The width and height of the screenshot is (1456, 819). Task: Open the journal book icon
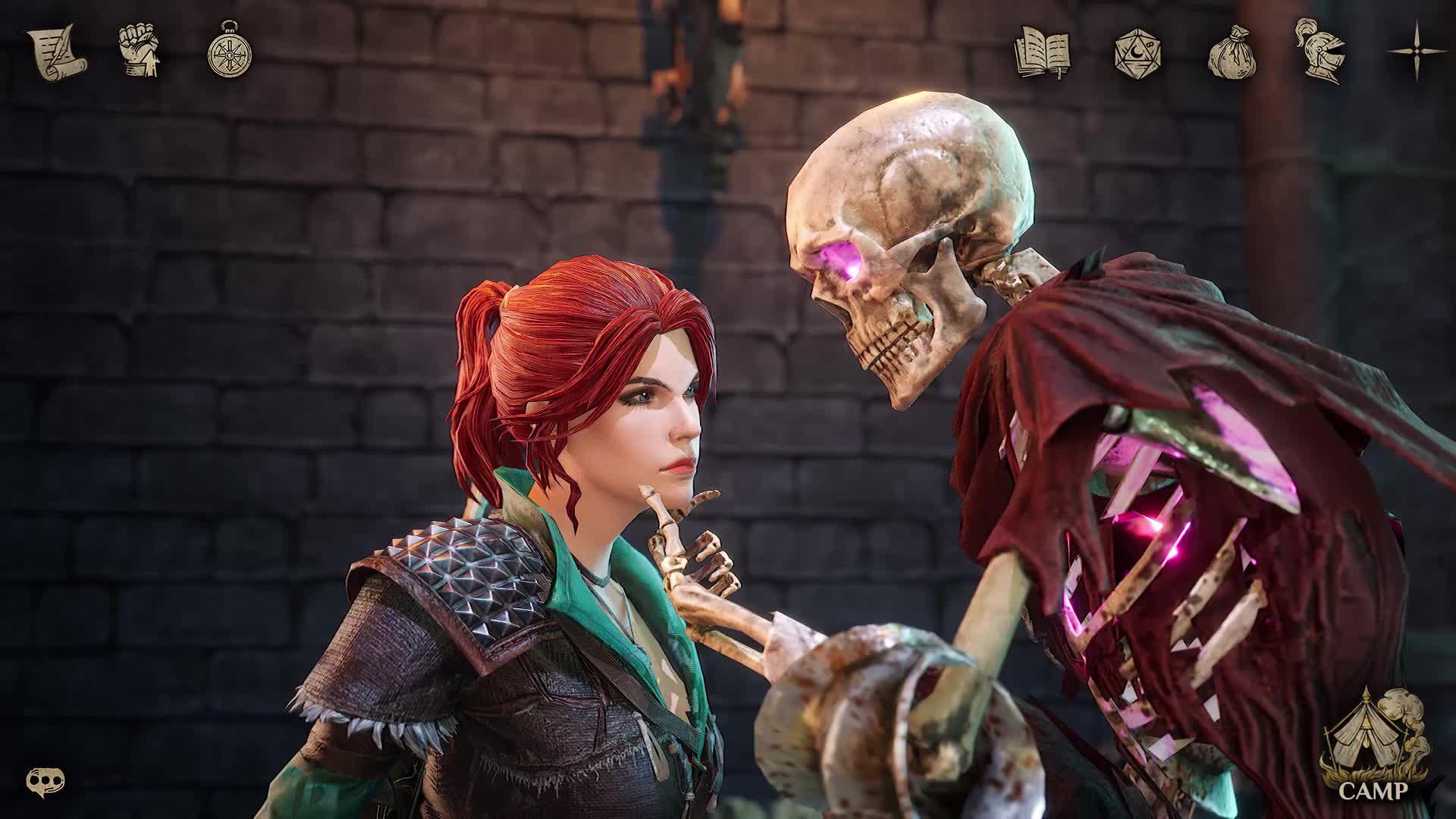pos(1042,52)
